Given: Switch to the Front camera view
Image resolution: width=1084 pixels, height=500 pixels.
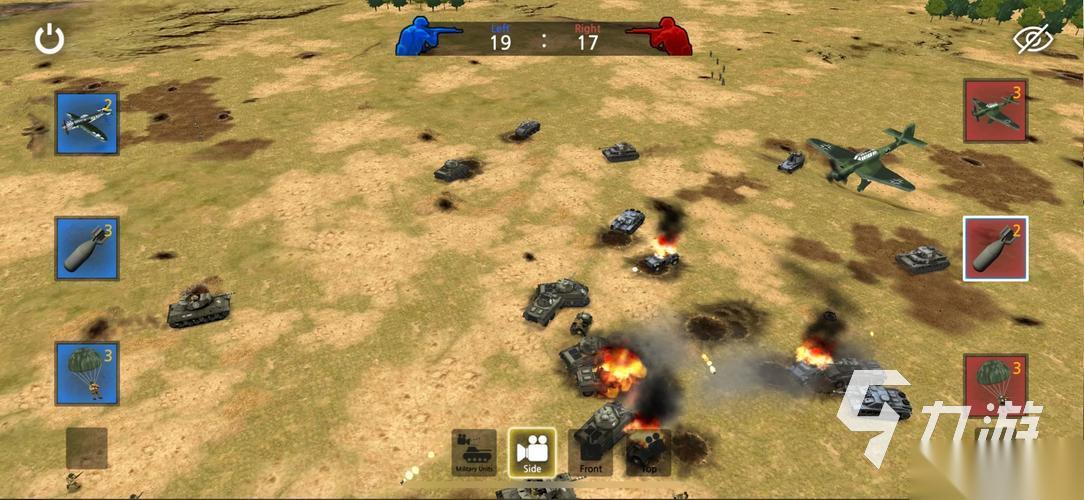Looking at the screenshot, I should point(590,453).
